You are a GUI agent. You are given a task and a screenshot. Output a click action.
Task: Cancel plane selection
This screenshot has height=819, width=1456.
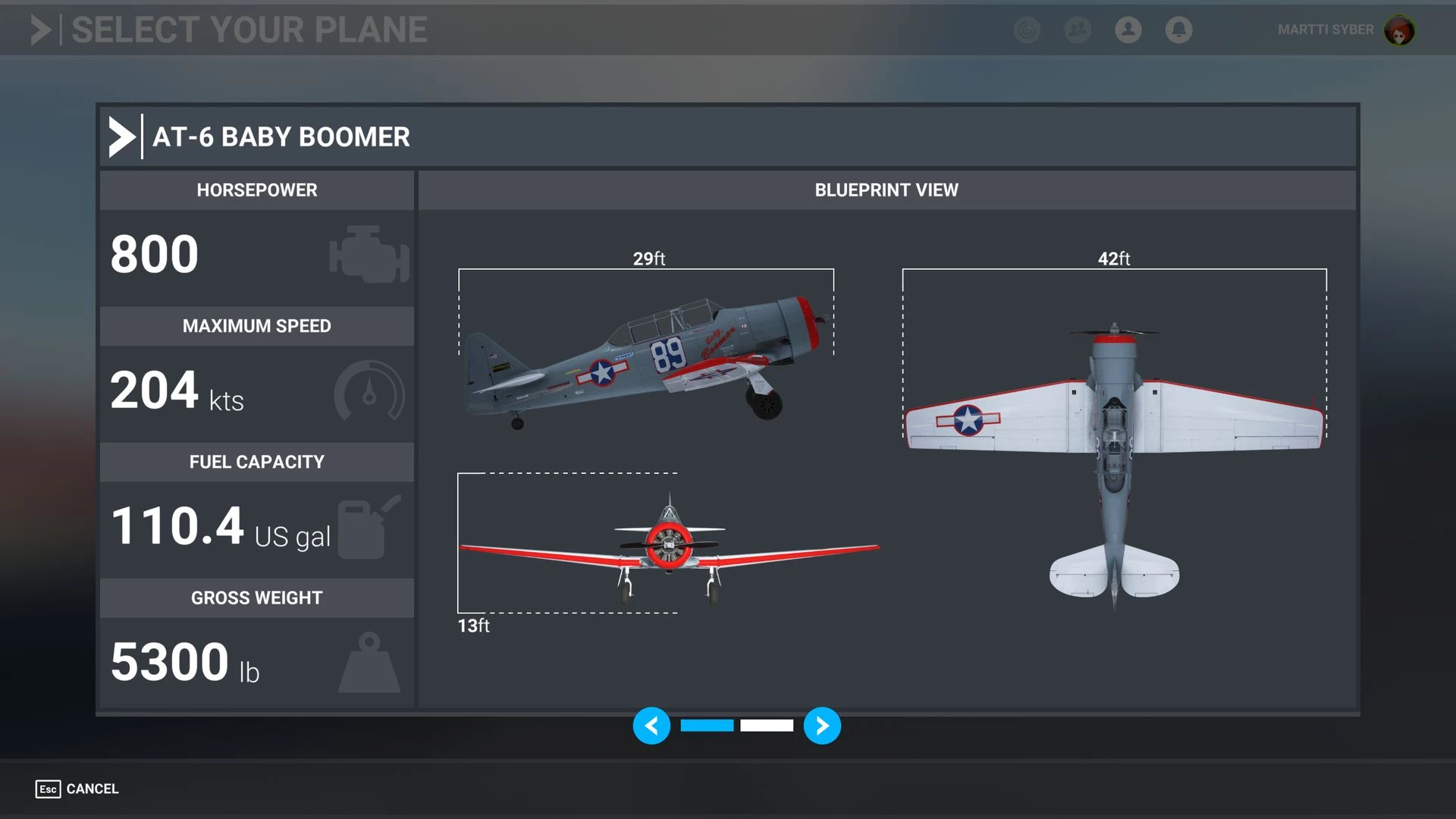(x=77, y=789)
